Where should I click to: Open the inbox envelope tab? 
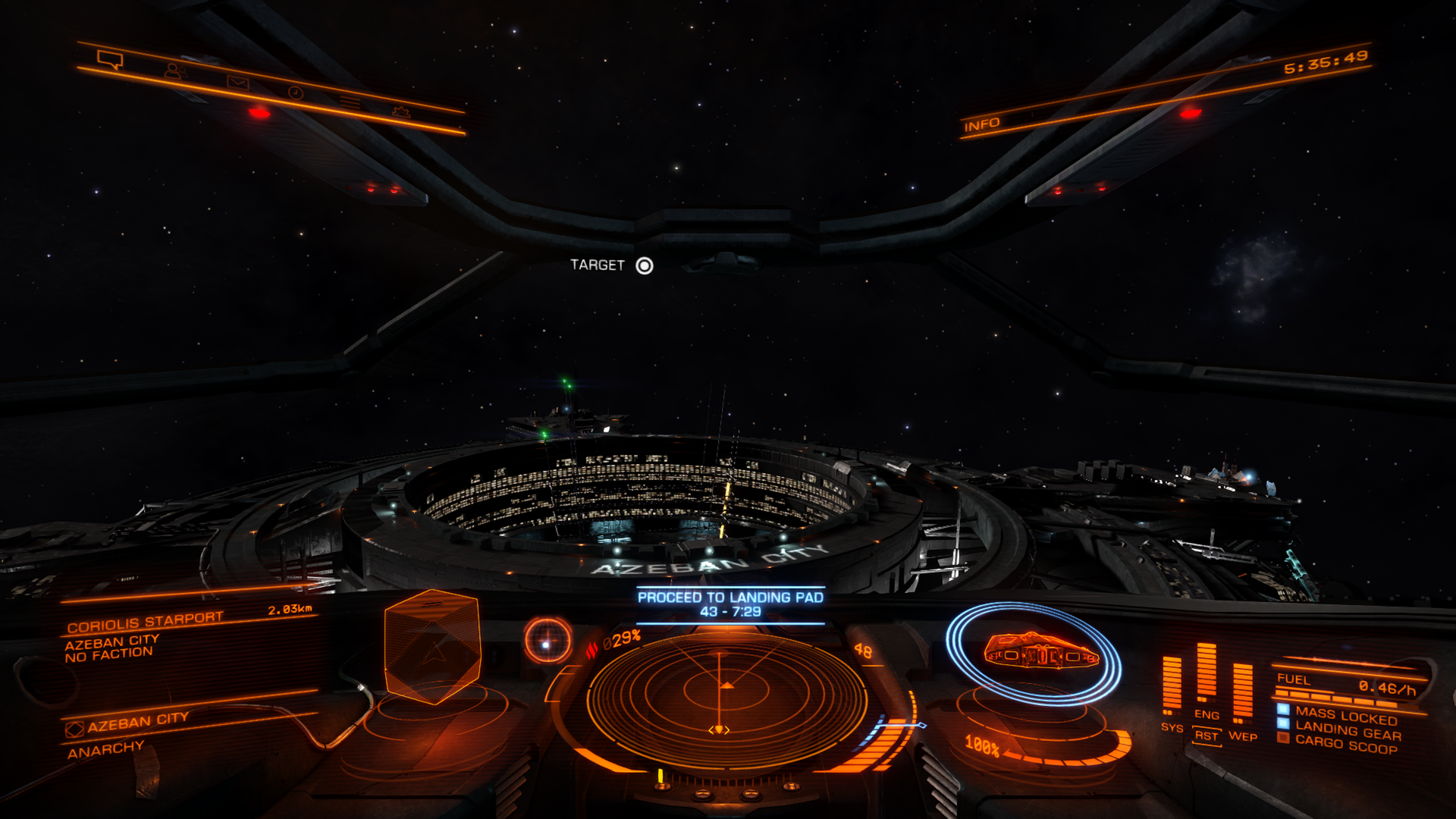[x=237, y=83]
